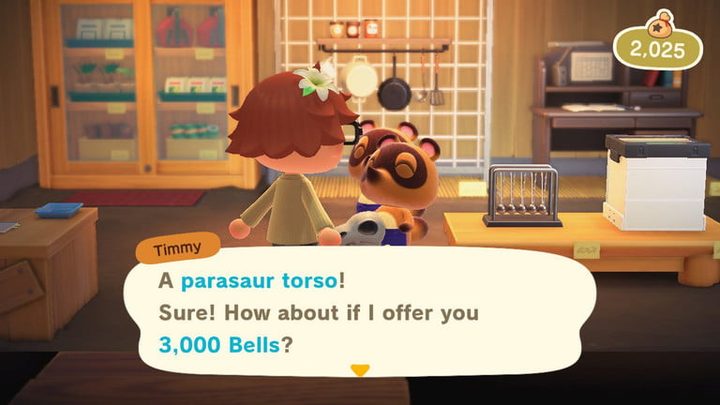720x405 pixels.
Task: Advance dialogue using the yellow continue arrow
Action: coord(360,370)
